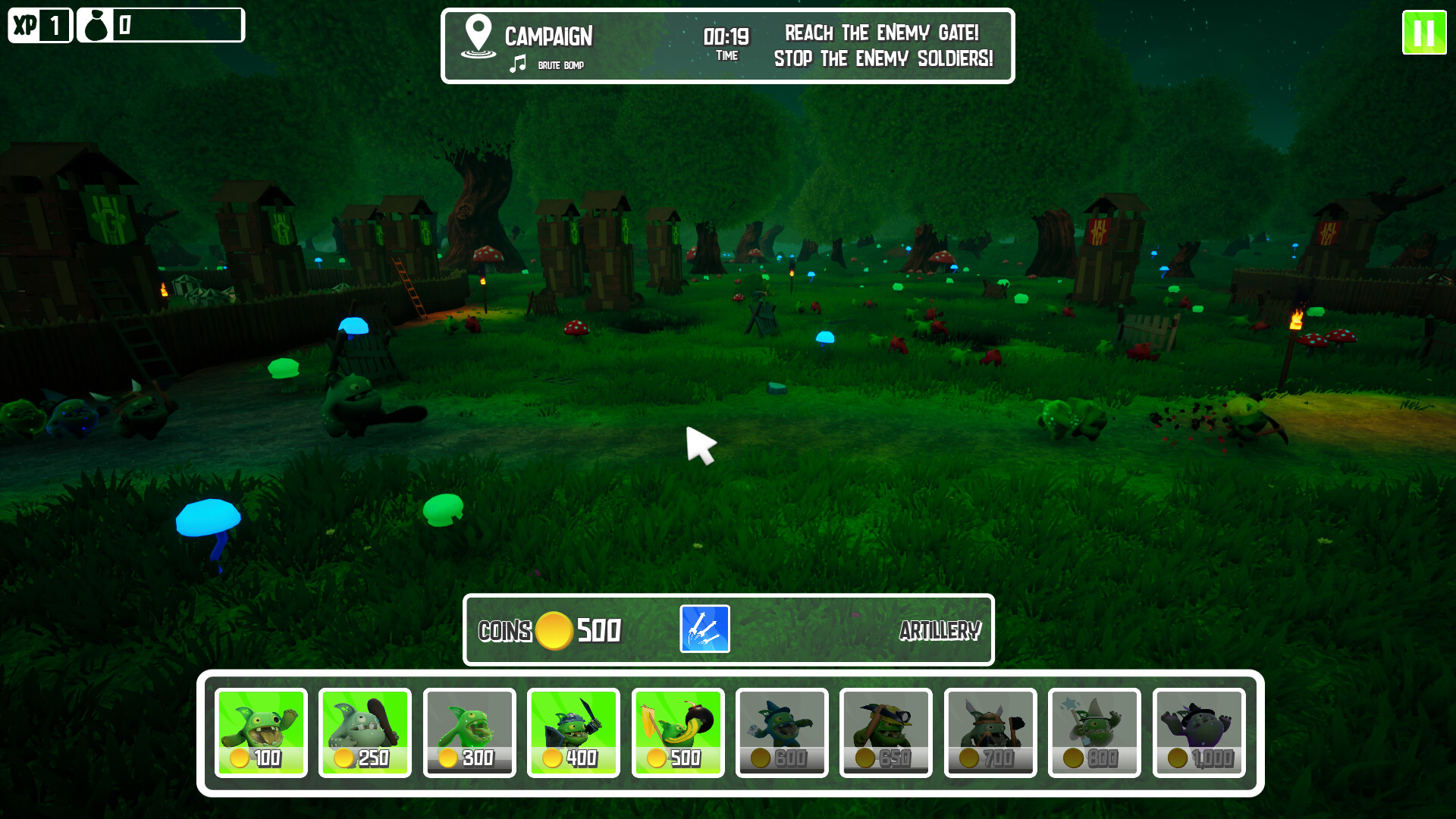
Task: Click the 1,000-coin dark brute card
Action: click(1199, 731)
